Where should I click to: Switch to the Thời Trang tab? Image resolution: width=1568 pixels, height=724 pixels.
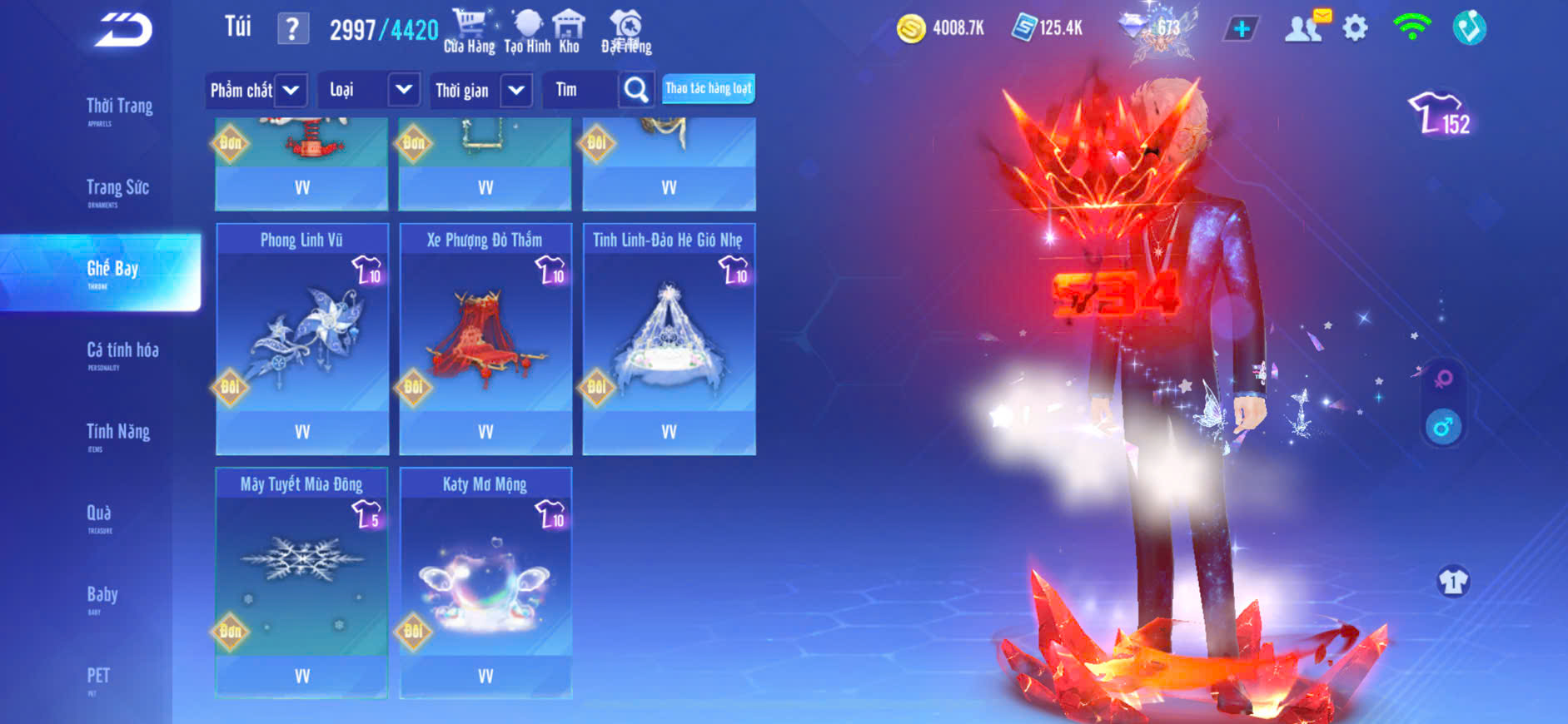point(119,108)
